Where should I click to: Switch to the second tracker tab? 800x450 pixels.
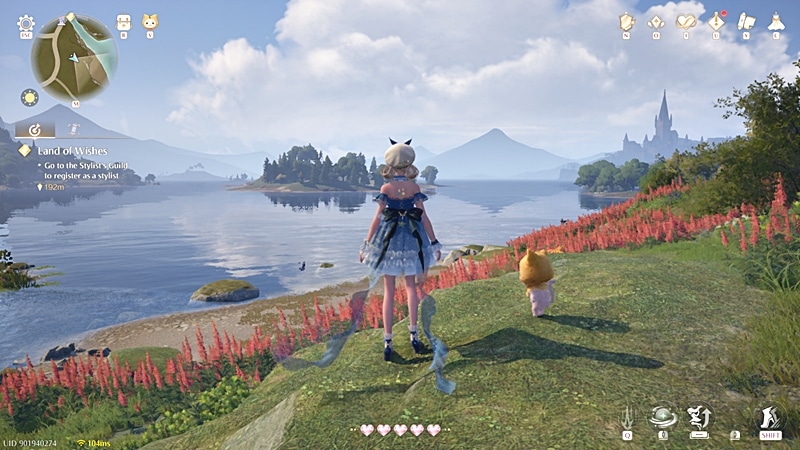(74, 129)
